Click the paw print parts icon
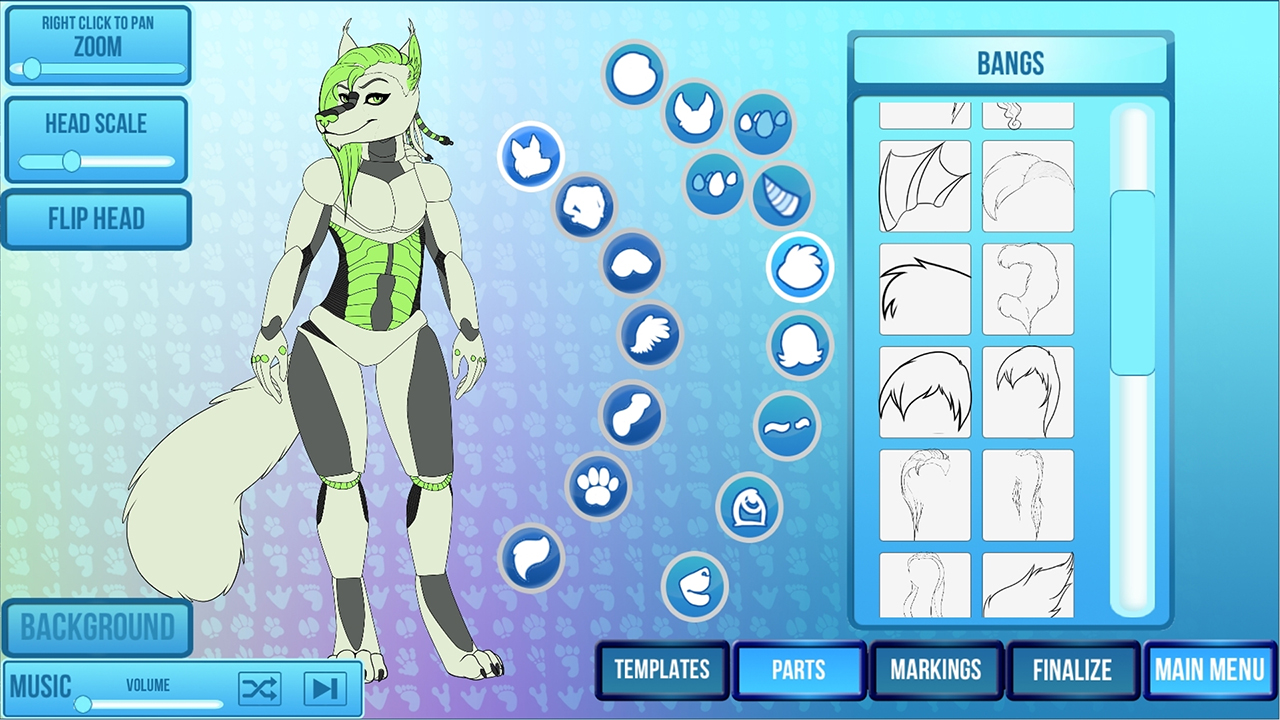The image size is (1280, 720). [x=598, y=490]
